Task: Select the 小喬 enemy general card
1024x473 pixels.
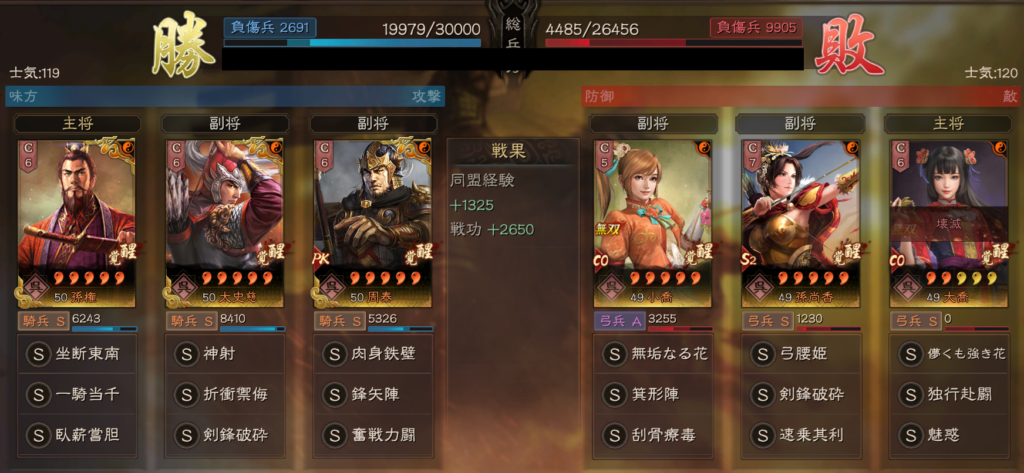Action: tap(652, 222)
